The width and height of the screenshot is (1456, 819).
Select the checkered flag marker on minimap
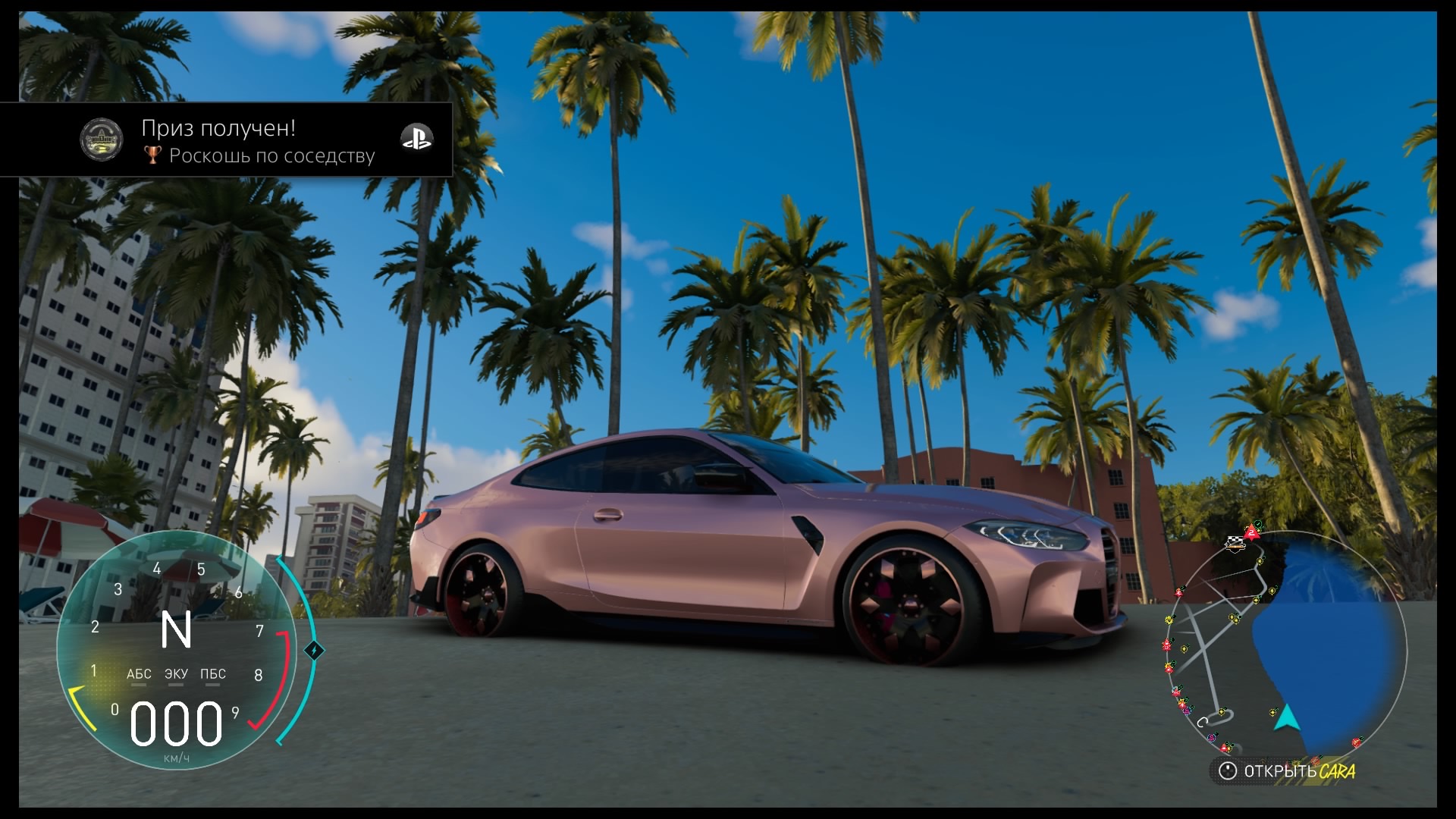point(1236,542)
